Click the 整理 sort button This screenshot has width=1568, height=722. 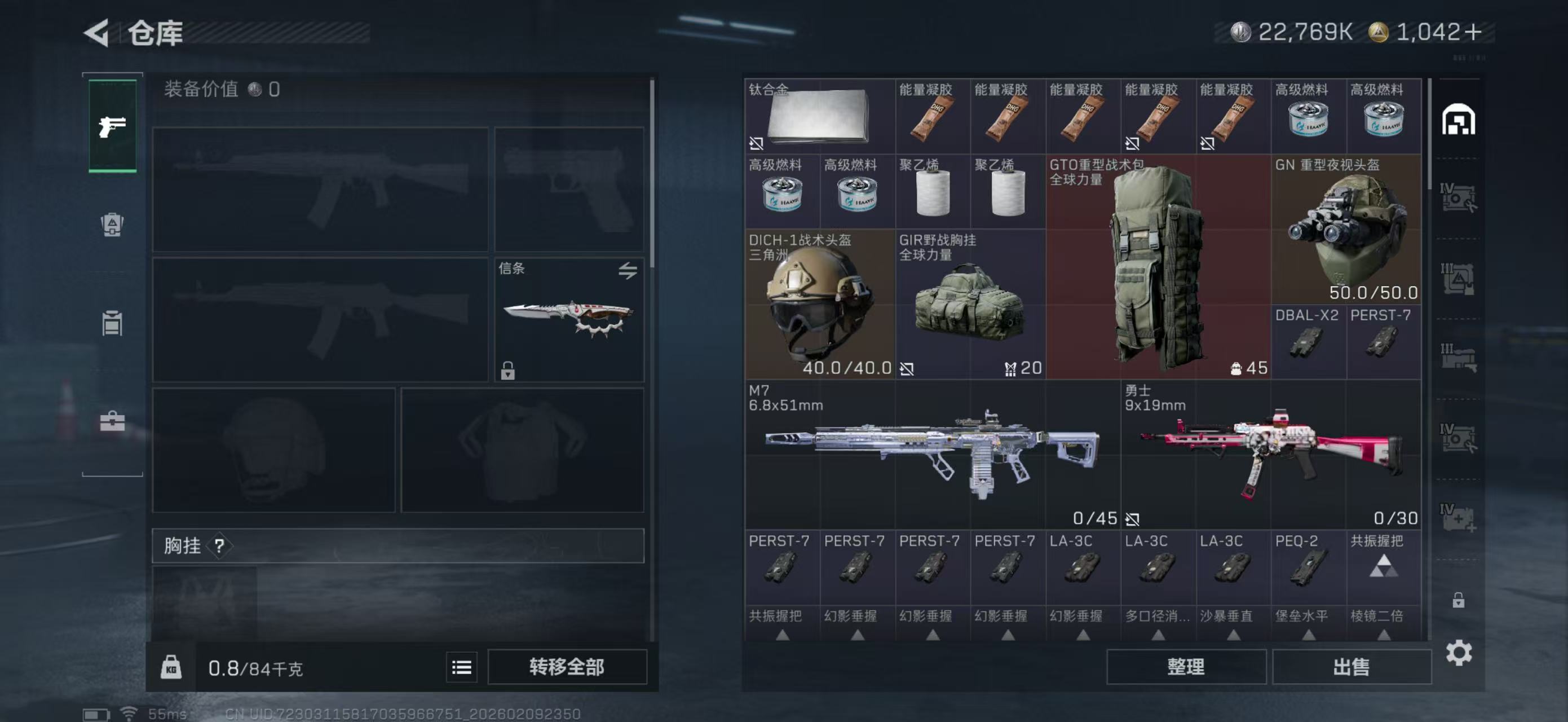coord(1186,667)
